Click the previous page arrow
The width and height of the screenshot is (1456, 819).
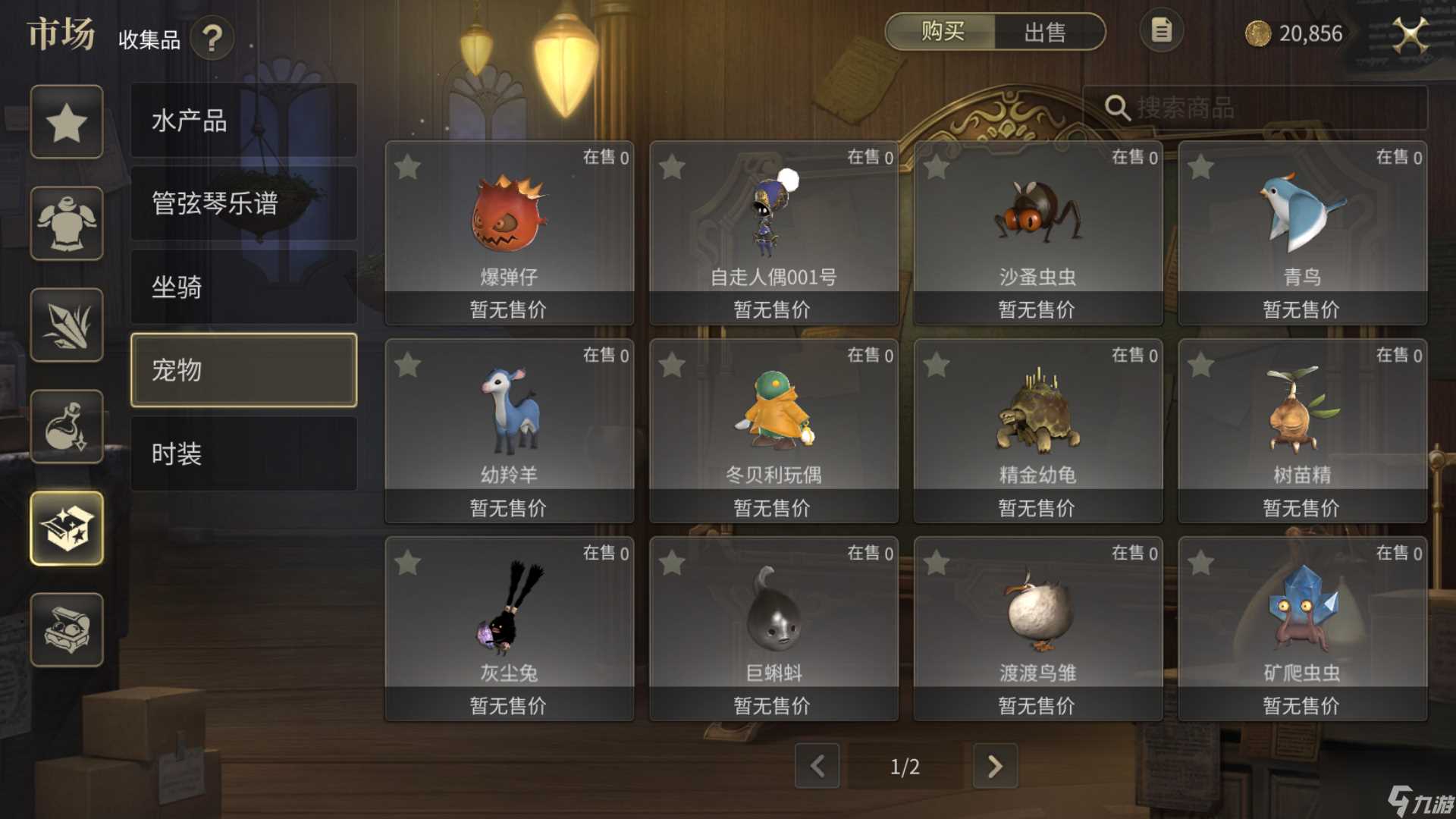point(817,767)
